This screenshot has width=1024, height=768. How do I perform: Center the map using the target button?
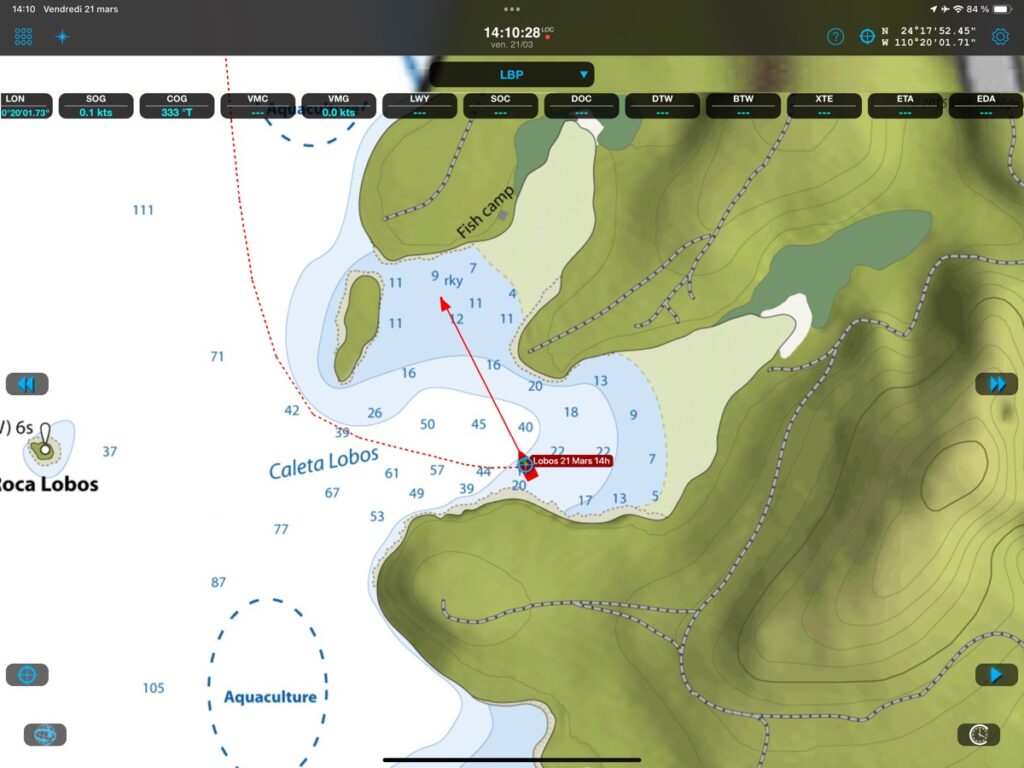pyautogui.click(x=27, y=675)
